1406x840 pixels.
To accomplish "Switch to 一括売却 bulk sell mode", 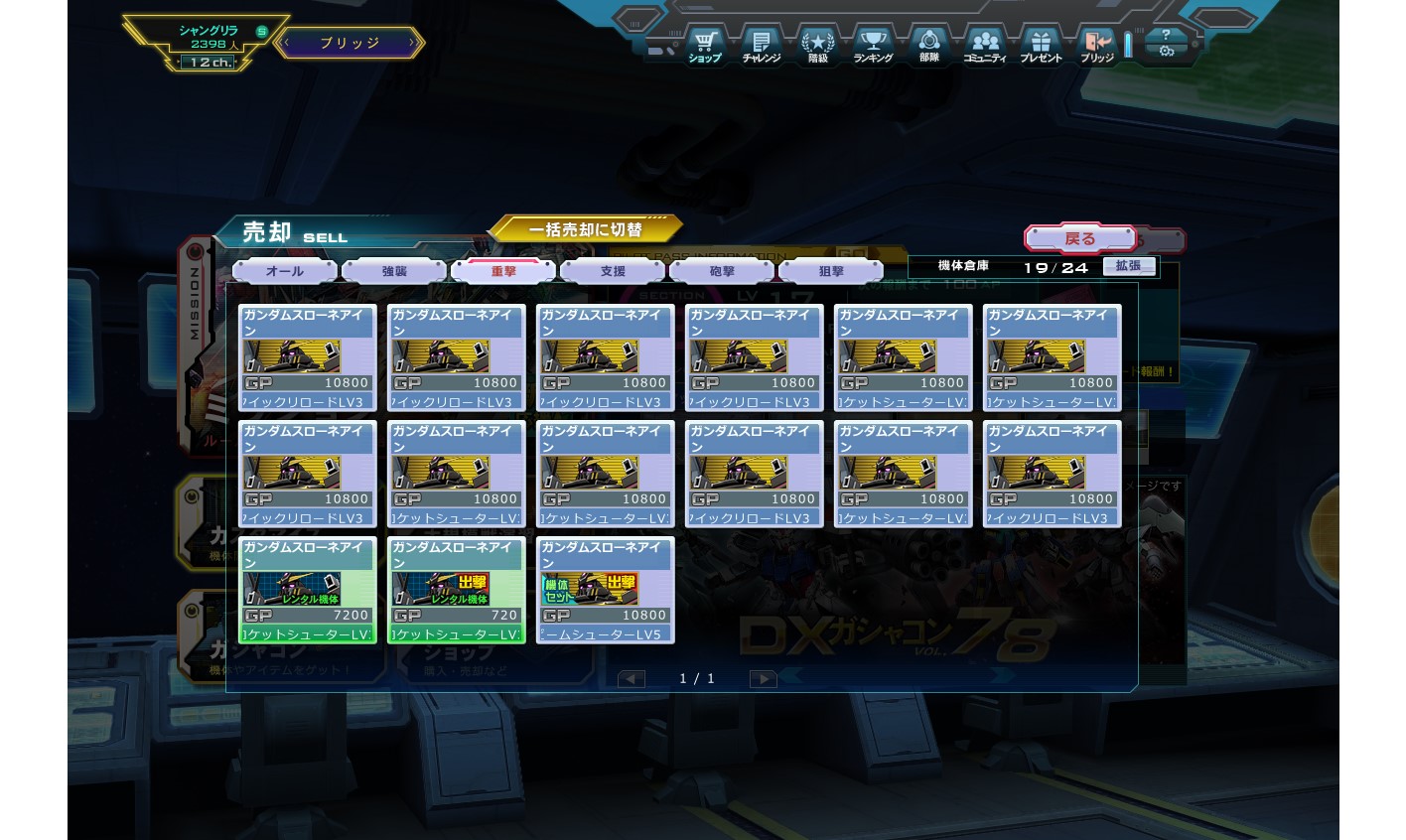I will (585, 230).
